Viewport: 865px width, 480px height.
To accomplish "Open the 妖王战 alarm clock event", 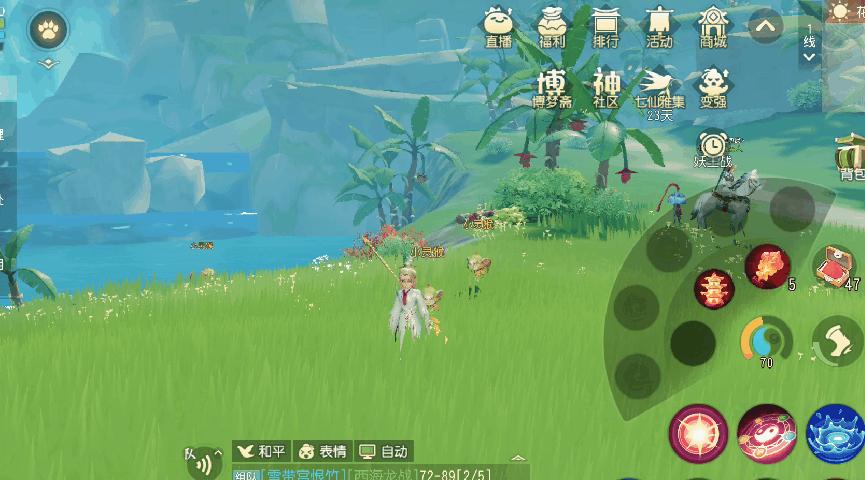I will [x=713, y=148].
